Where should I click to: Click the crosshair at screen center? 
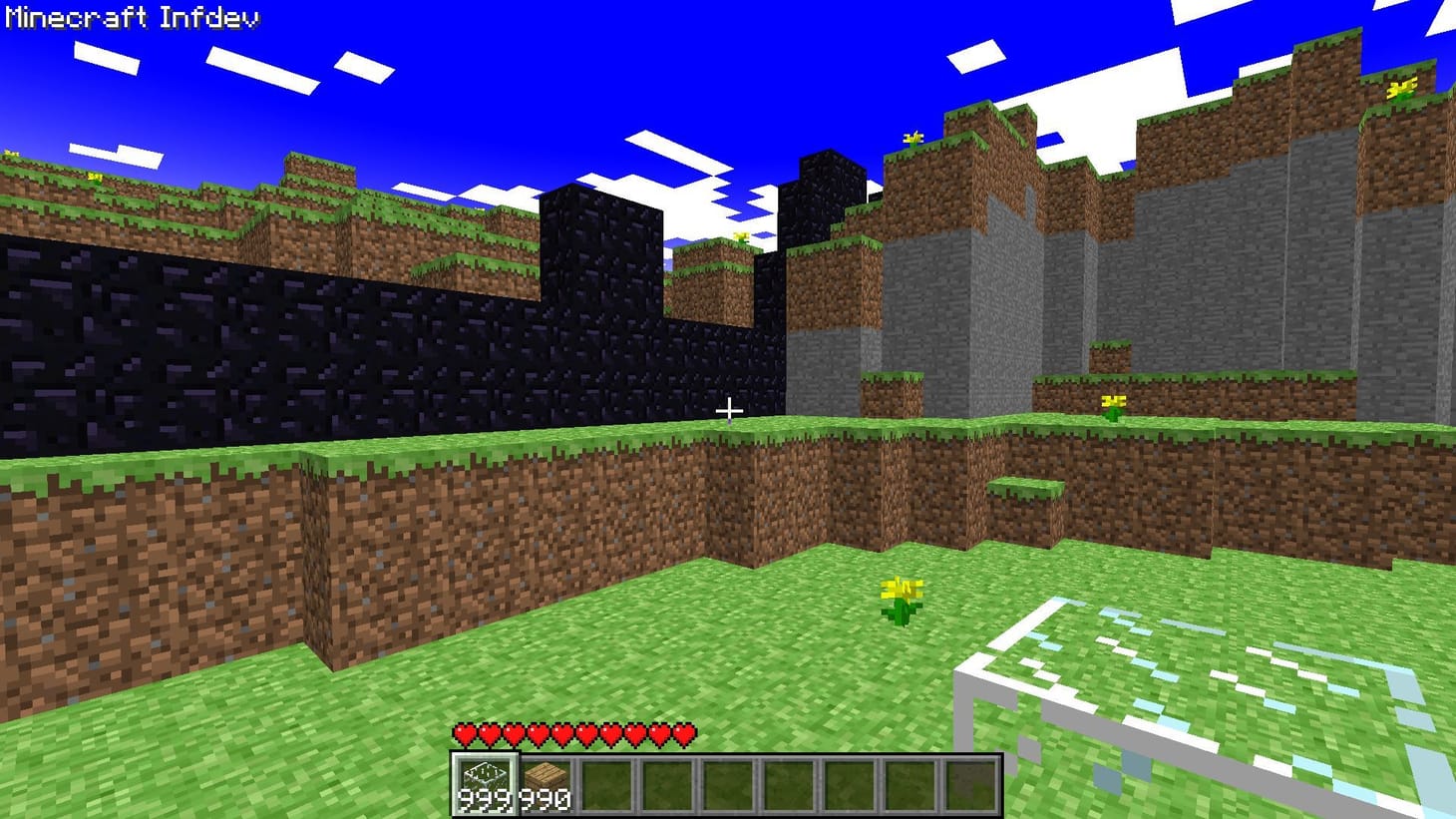(729, 409)
